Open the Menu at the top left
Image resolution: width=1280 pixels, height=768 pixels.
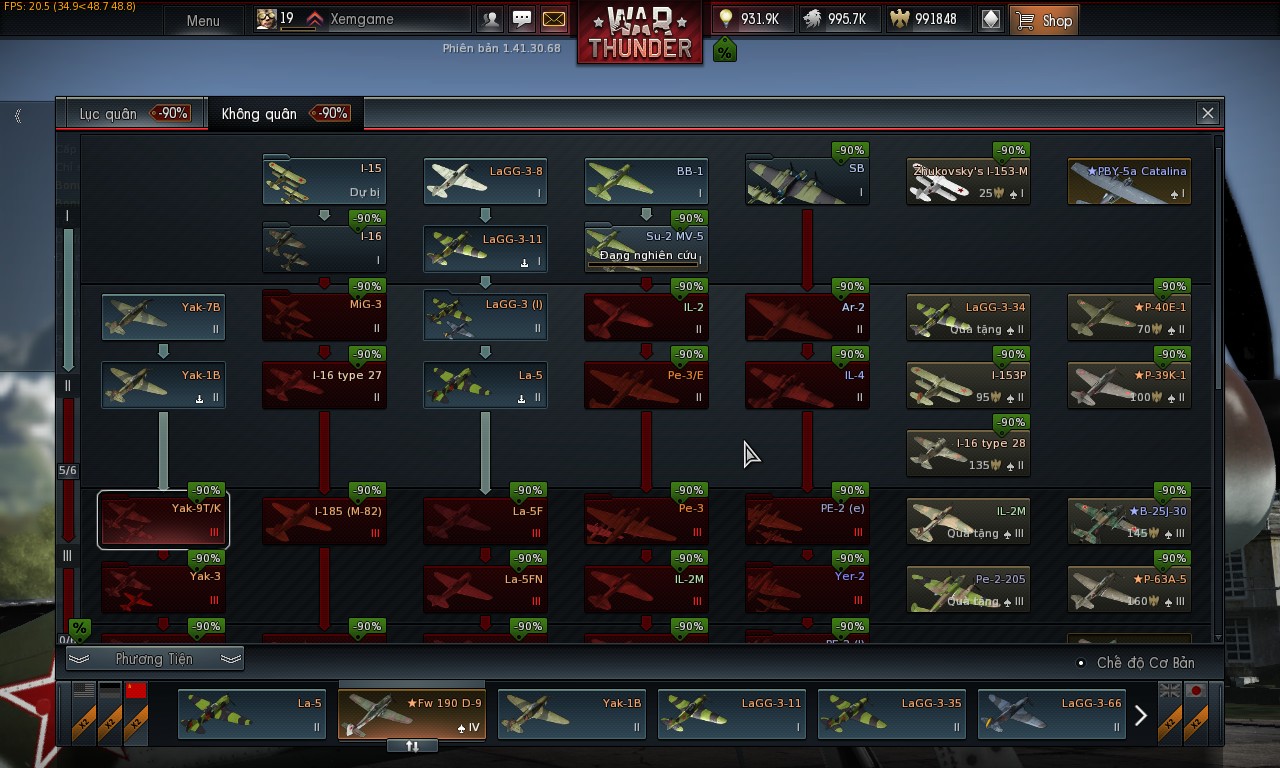click(x=204, y=20)
